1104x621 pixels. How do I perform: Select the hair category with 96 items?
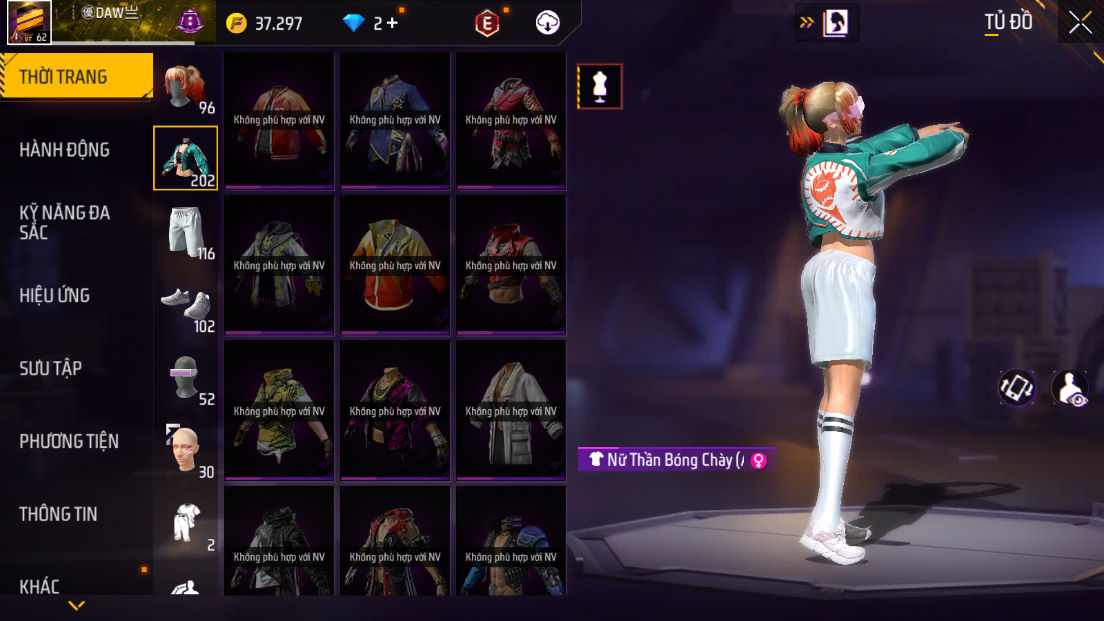(x=186, y=89)
